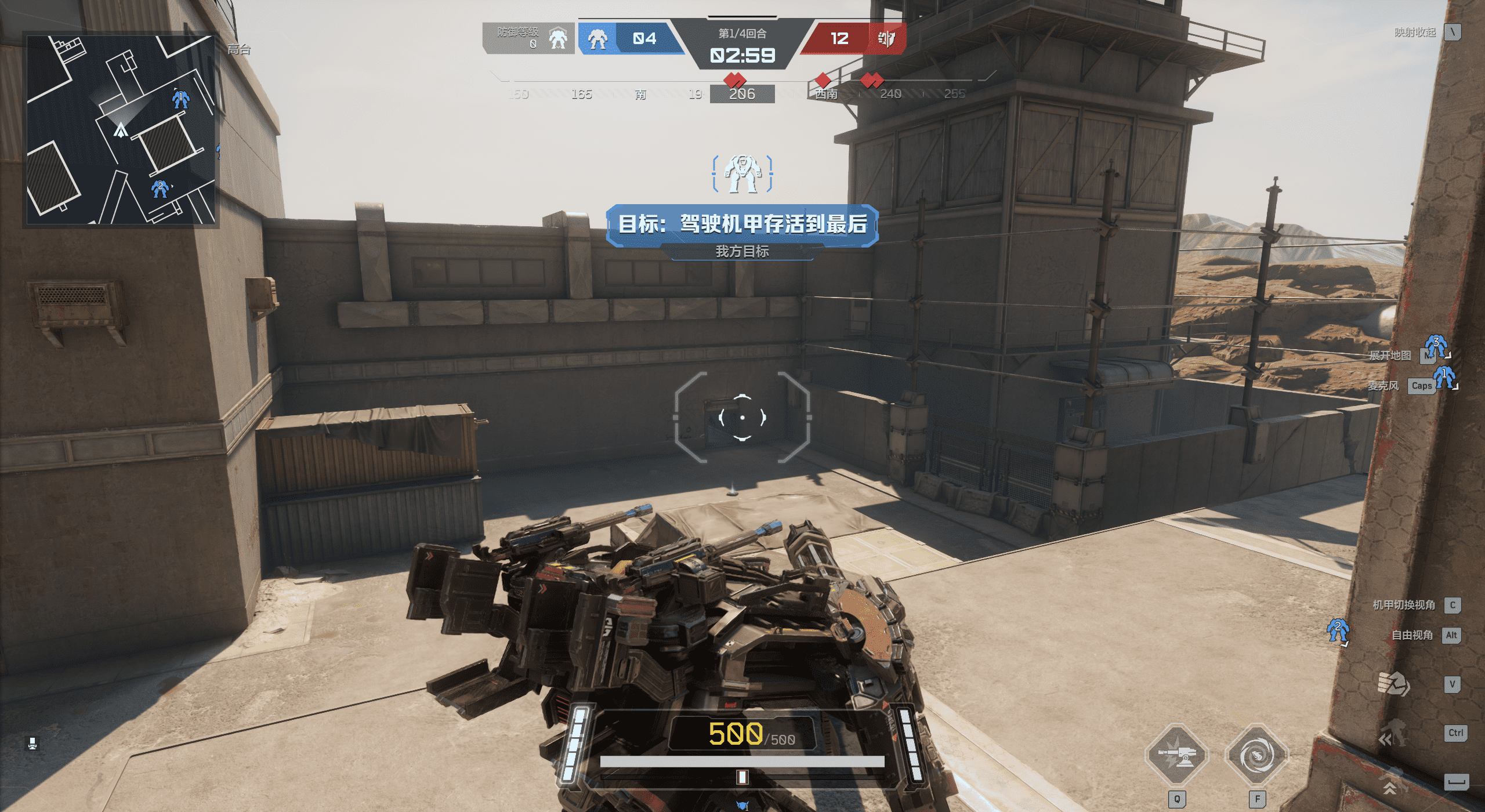Screen dimensions: 1485x812
Task: Select the fist melee attack icon
Action: pyautogui.click(x=1393, y=684)
